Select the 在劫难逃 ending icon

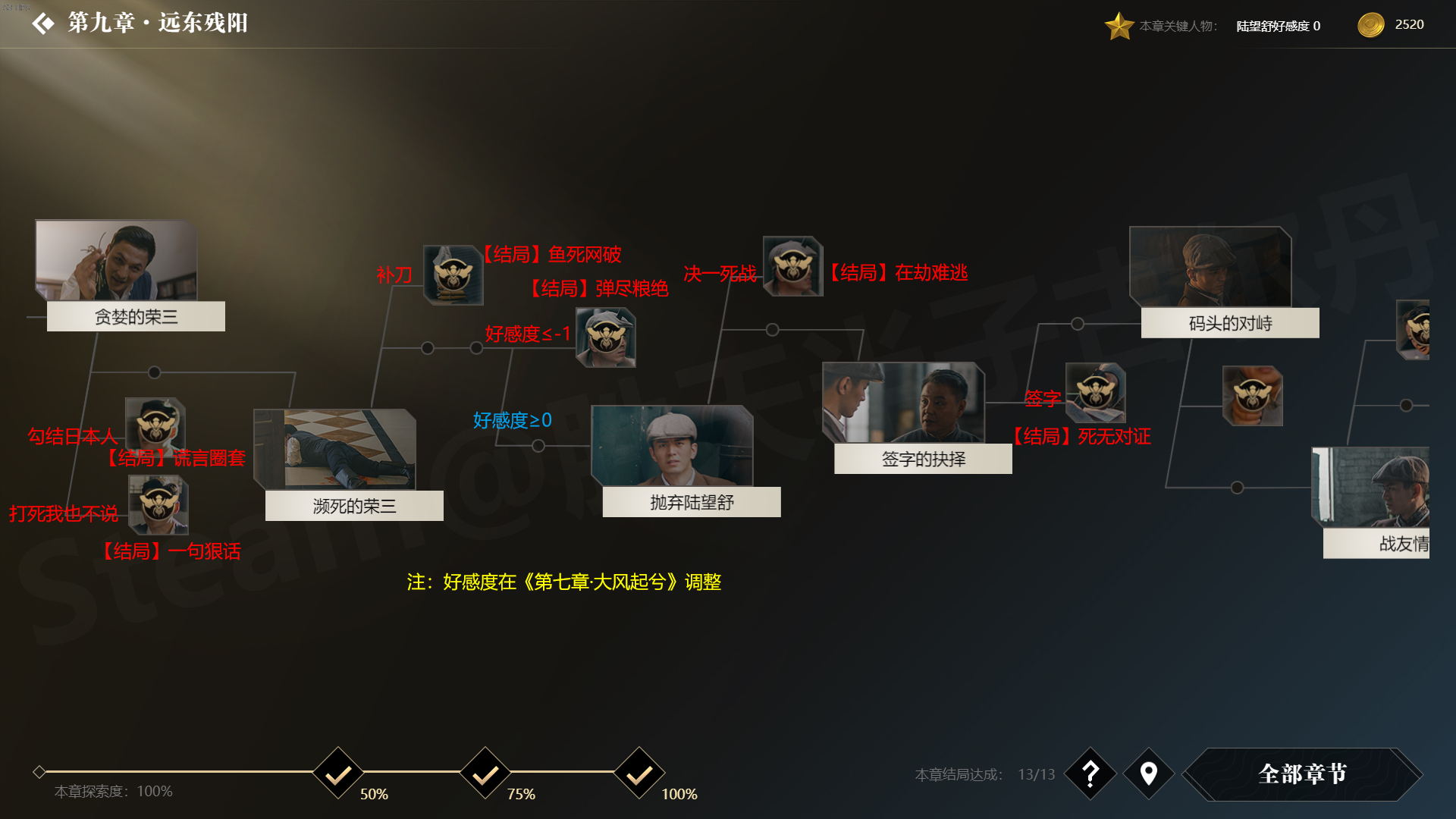[x=792, y=266]
